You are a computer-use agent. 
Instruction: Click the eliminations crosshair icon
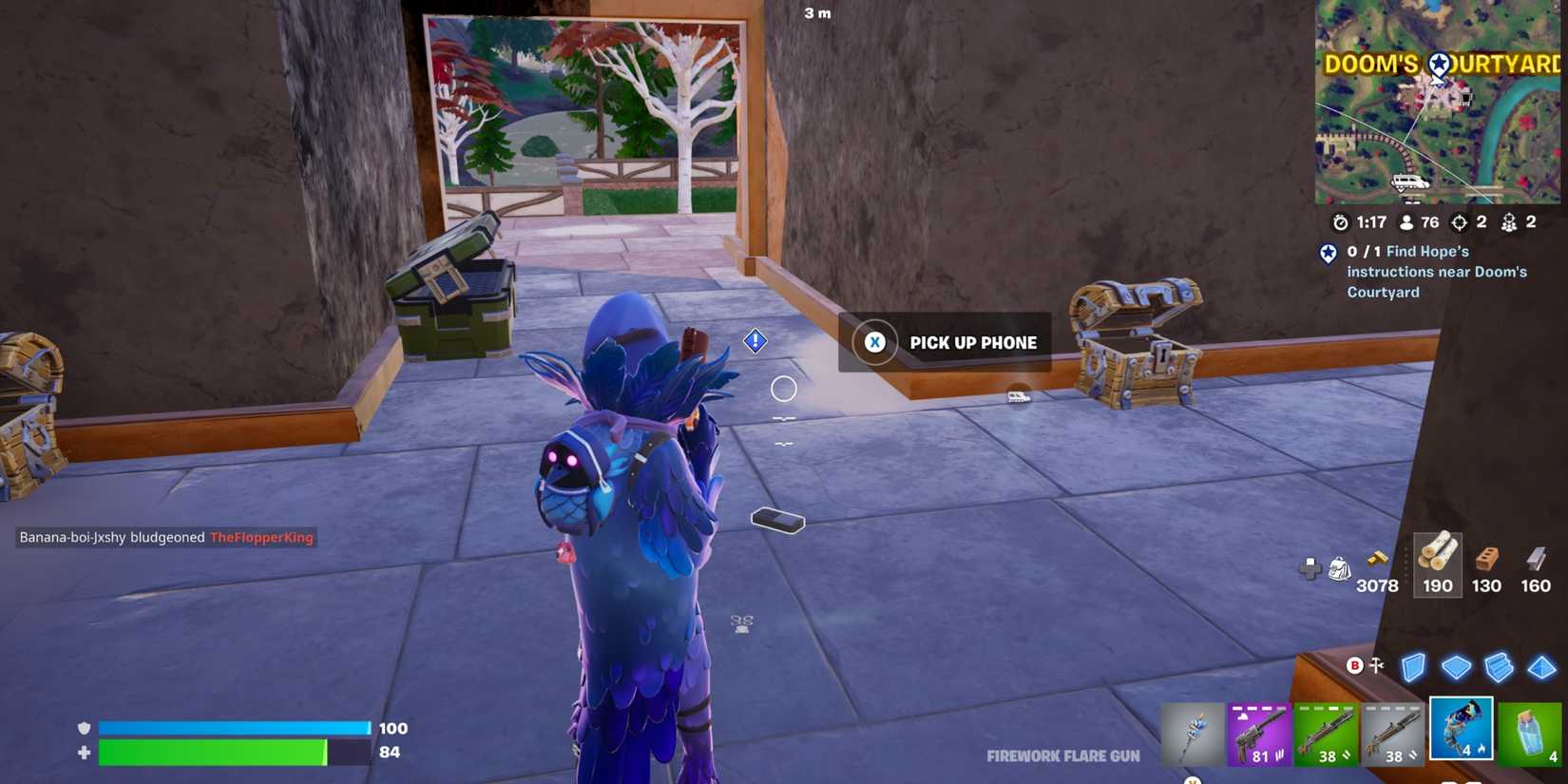point(1461,222)
